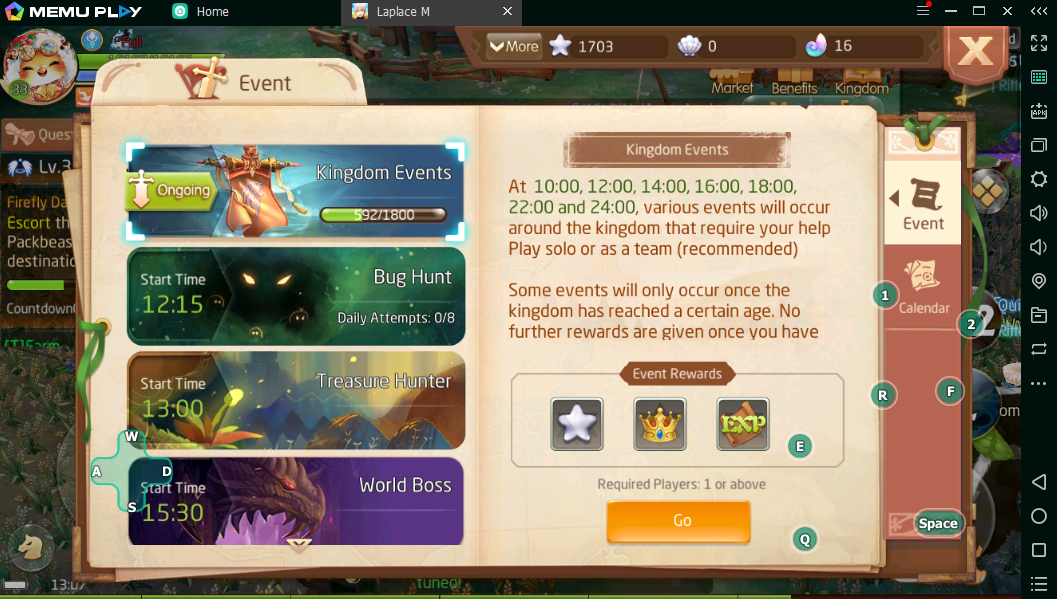Expand the More currency dropdown
This screenshot has width=1057, height=599.
(x=513, y=46)
